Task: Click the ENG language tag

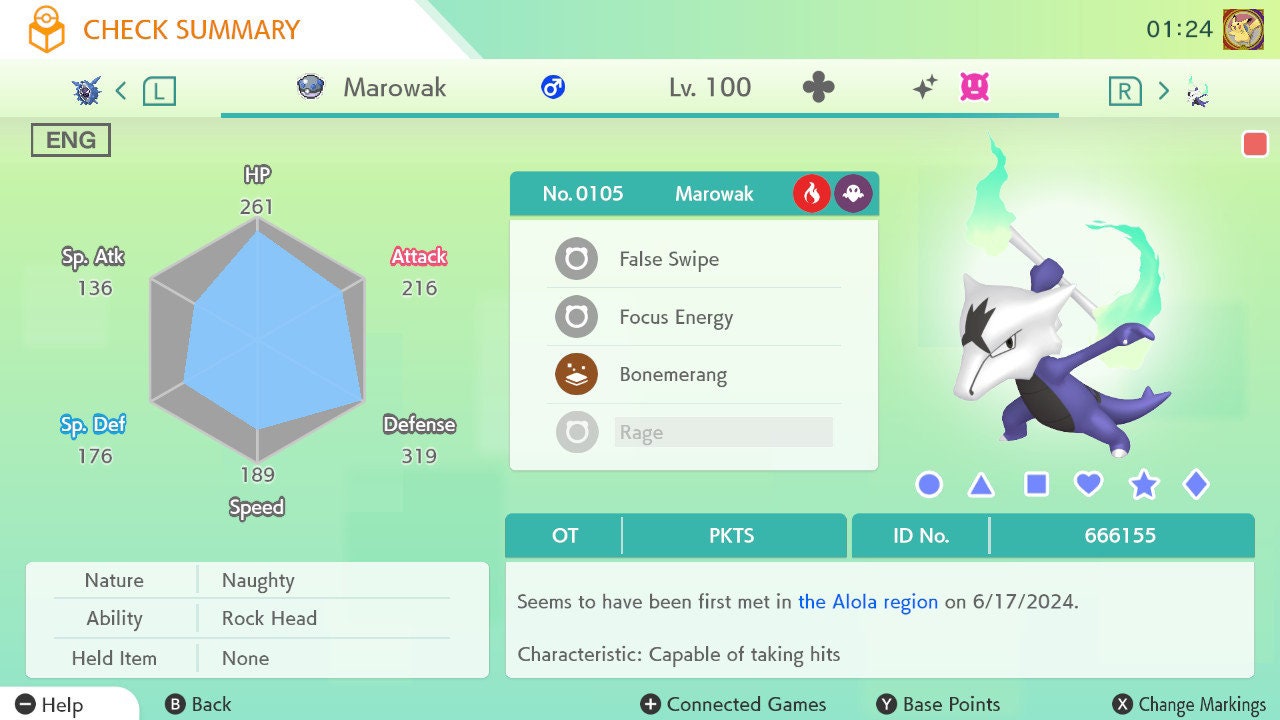Action: 70,141
